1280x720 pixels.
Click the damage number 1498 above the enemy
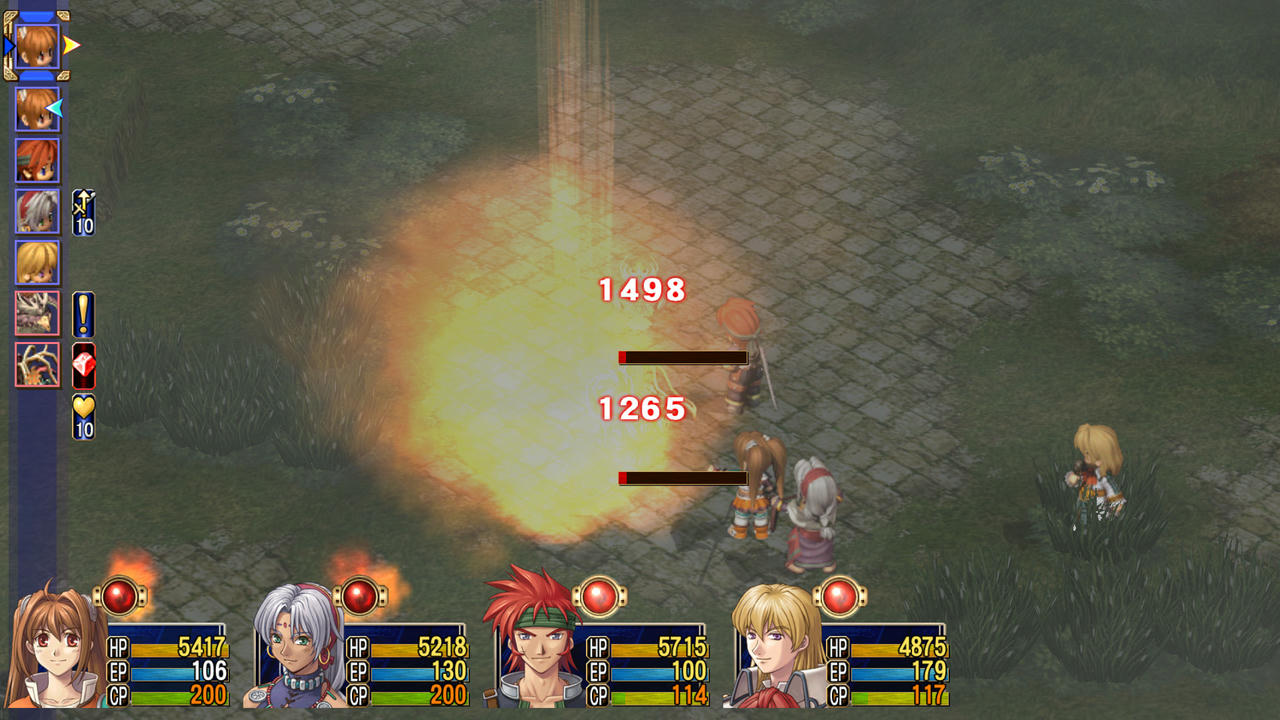pyautogui.click(x=640, y=290)
